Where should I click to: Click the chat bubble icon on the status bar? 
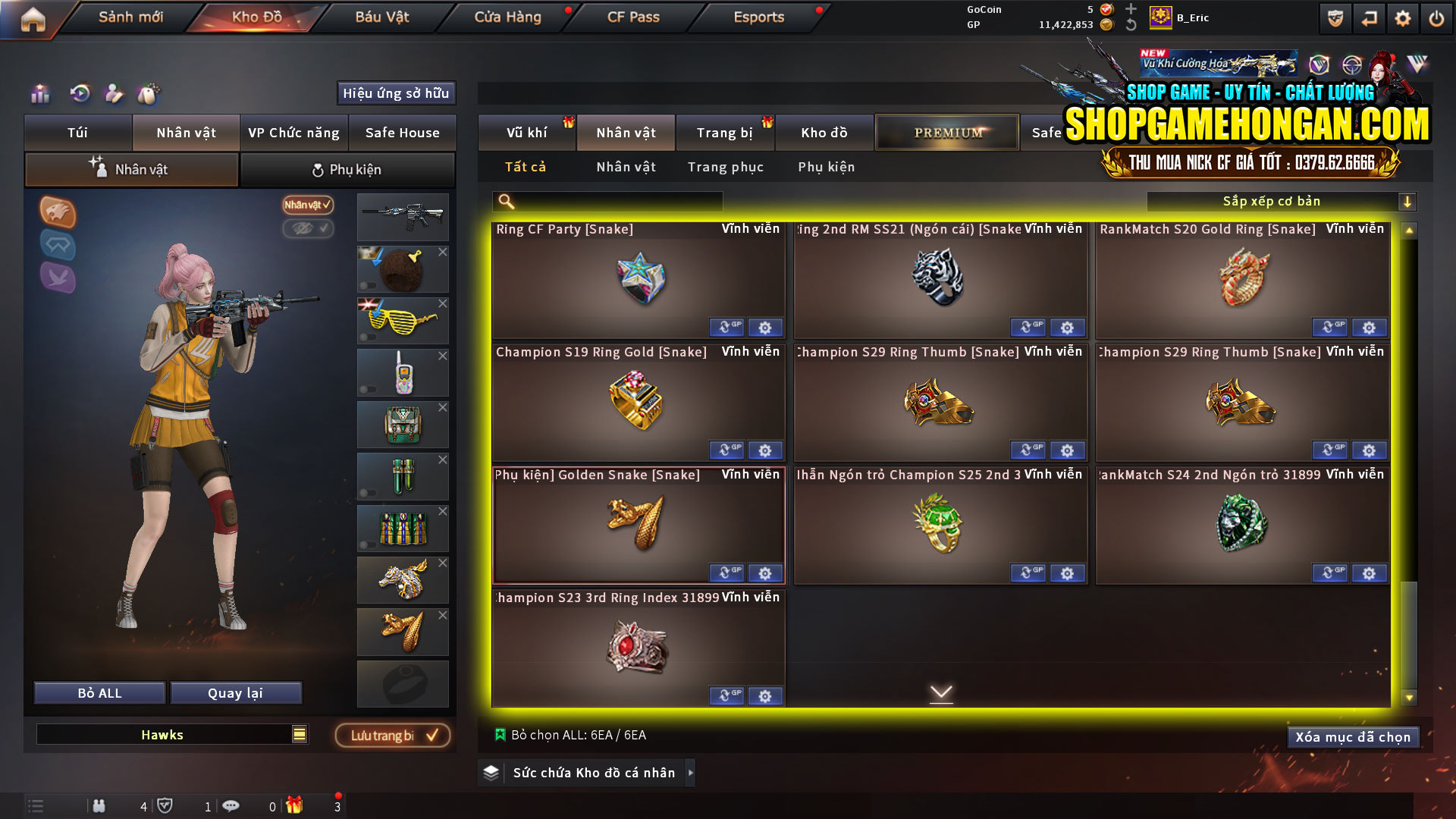[x=233, y=806]
